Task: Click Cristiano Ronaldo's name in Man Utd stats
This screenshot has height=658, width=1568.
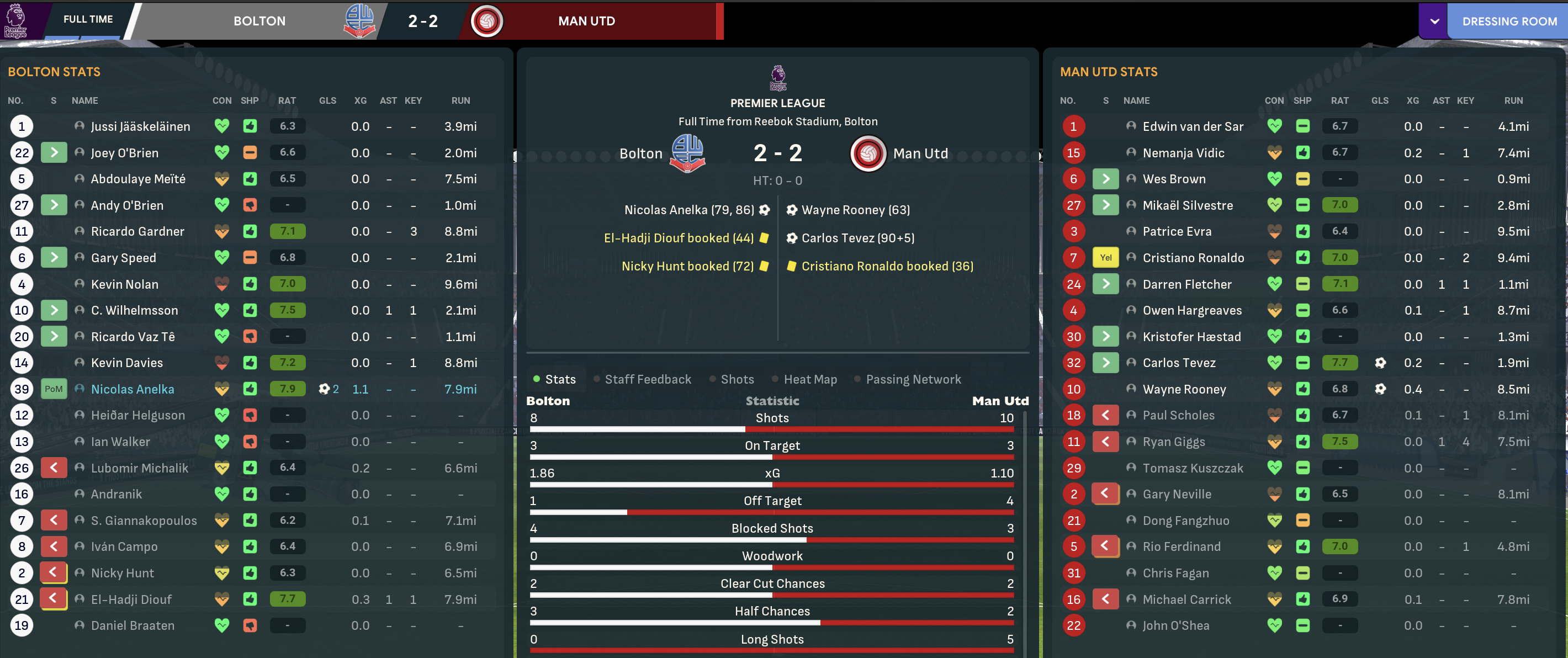Action: pos(1193,258)
